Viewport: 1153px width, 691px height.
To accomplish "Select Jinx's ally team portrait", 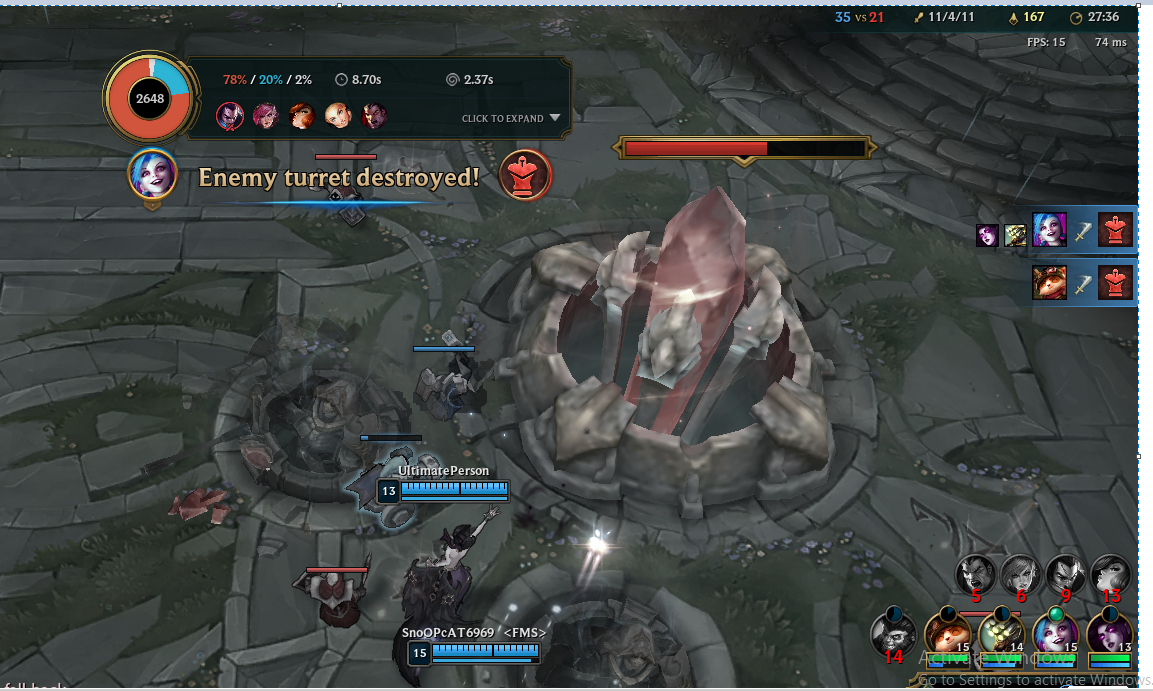I will 1053,632.
